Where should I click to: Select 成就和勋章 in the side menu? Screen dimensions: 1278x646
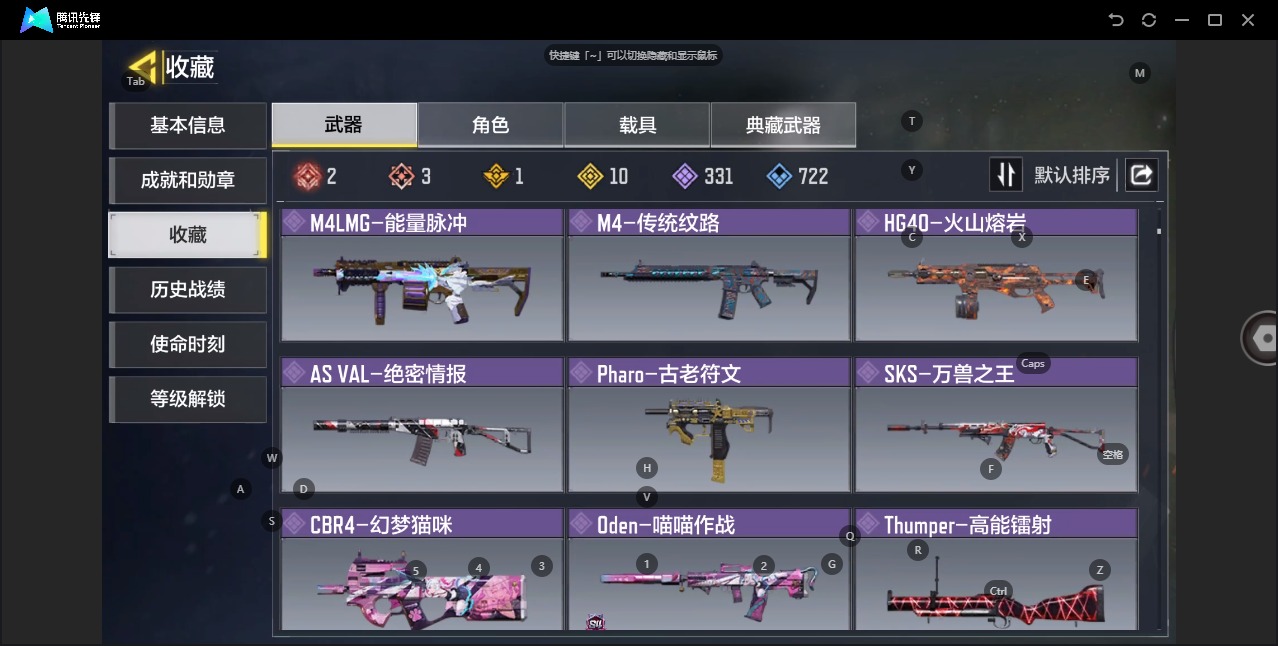coord(188,180)
